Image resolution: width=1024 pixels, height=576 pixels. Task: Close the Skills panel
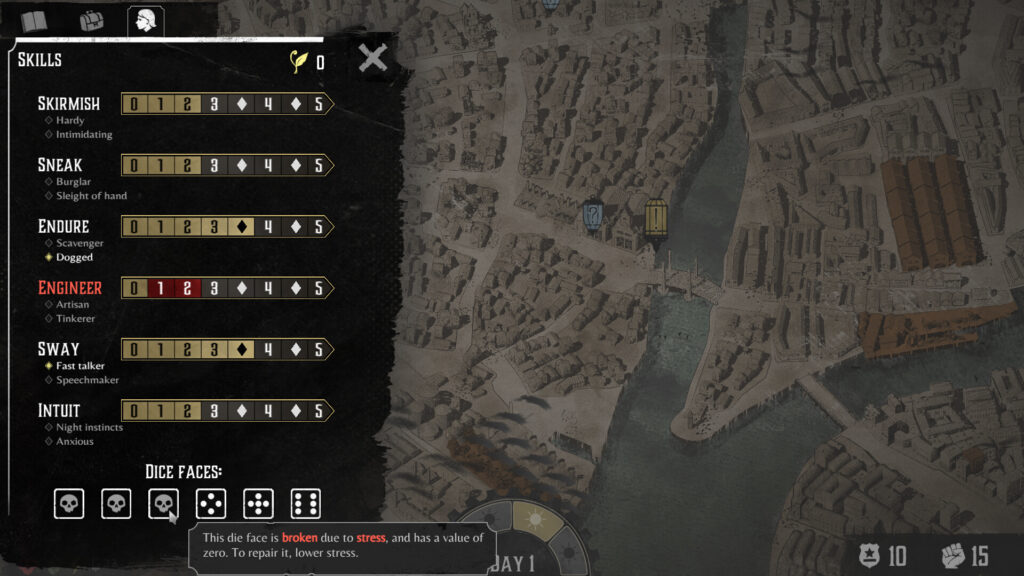[373, 57]
